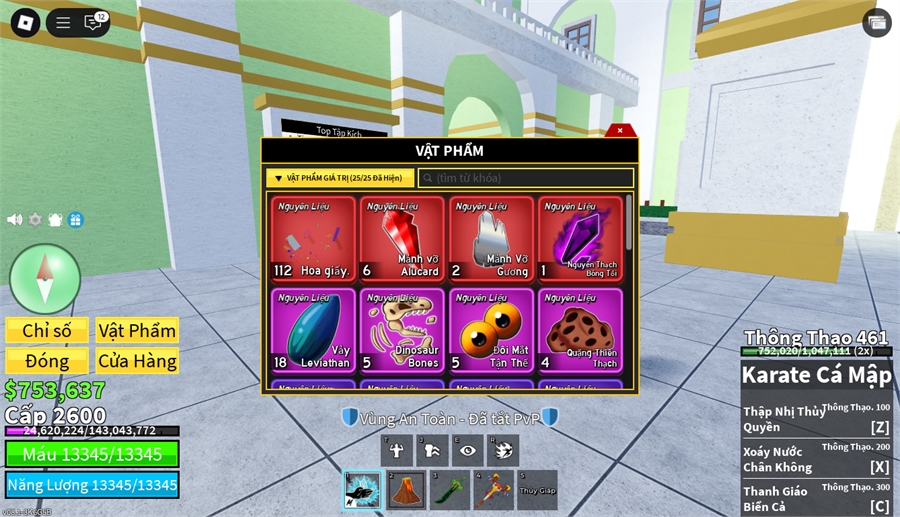
Task: Choose the Mảnh Vỡ Gương item
Action: [x=491, y=239]
